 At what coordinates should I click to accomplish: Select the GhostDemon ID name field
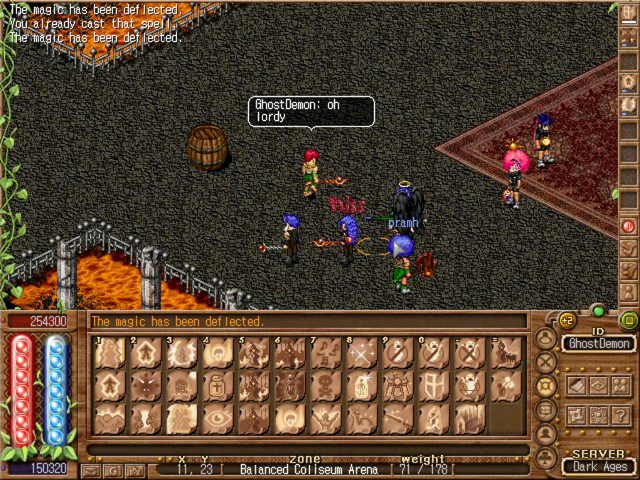tap(598, 344)
